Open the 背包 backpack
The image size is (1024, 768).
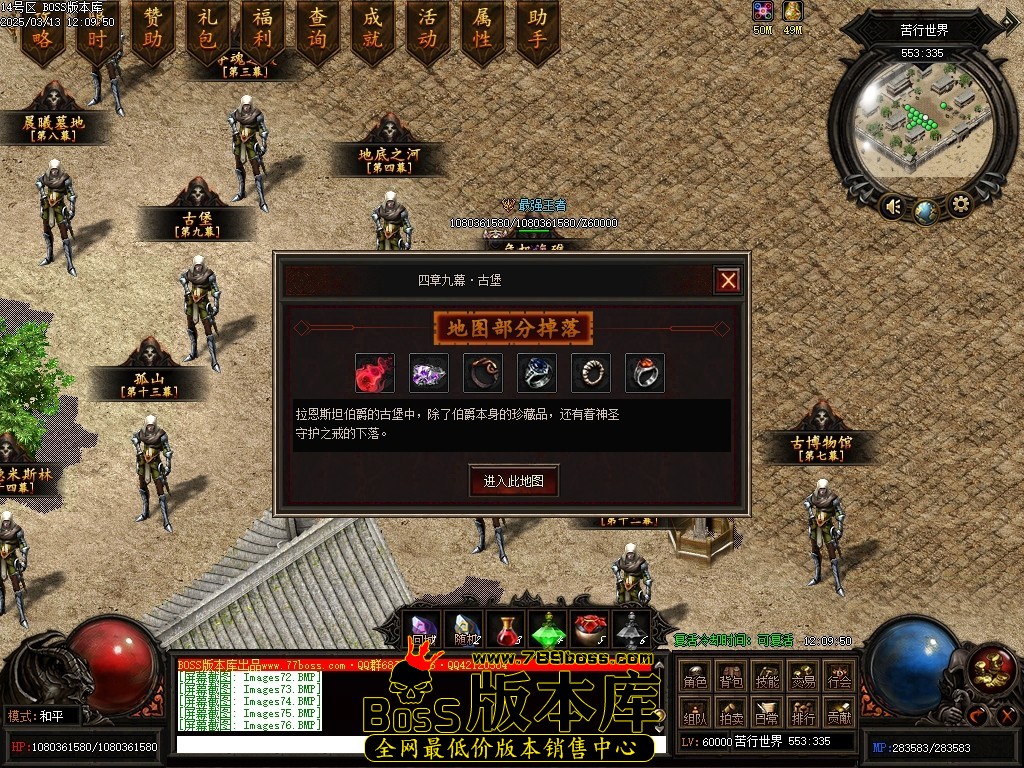click(731, 678)
